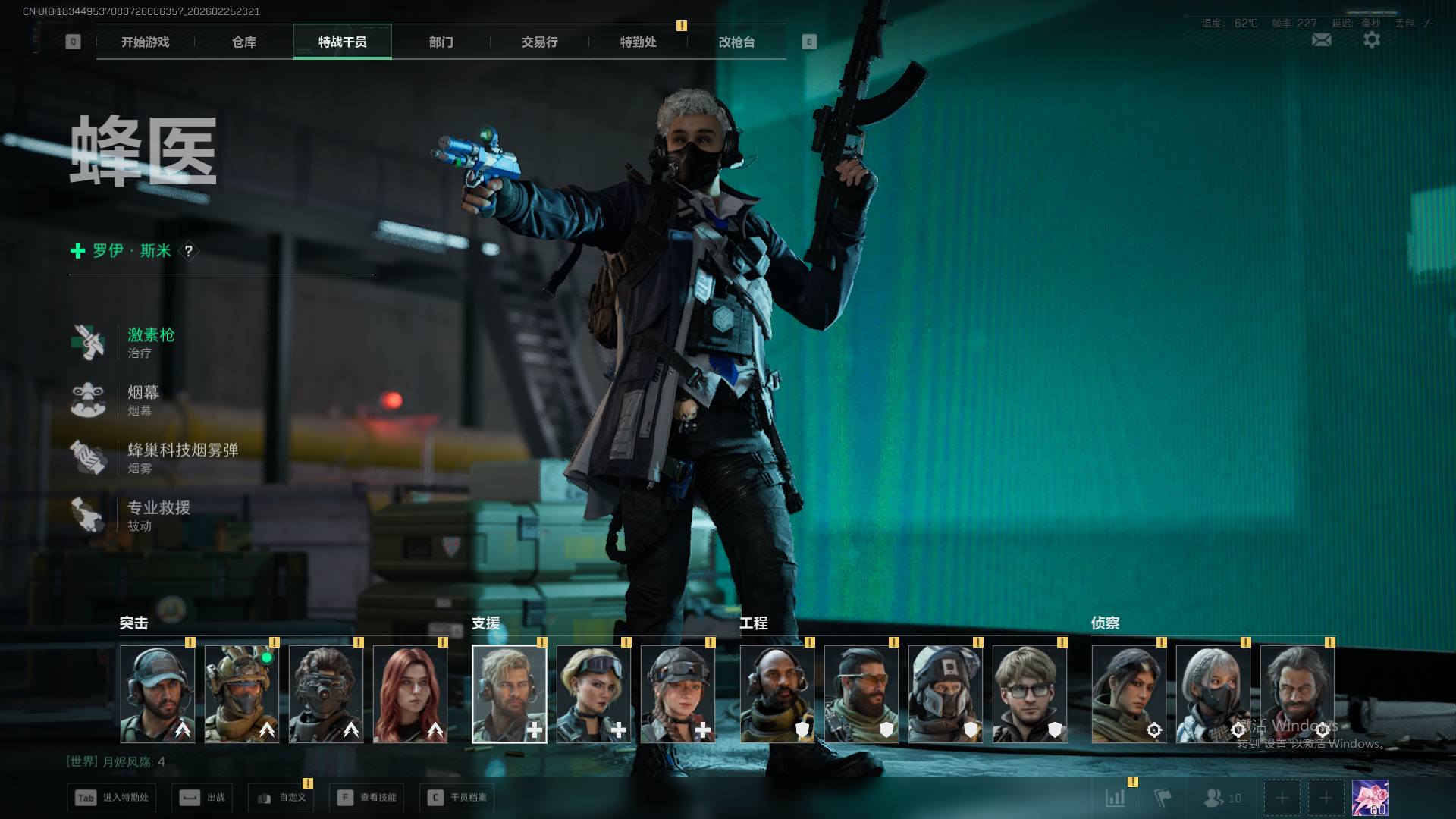Click 查看技能 to view skills

pyautogui.click(x=367, y=798)
